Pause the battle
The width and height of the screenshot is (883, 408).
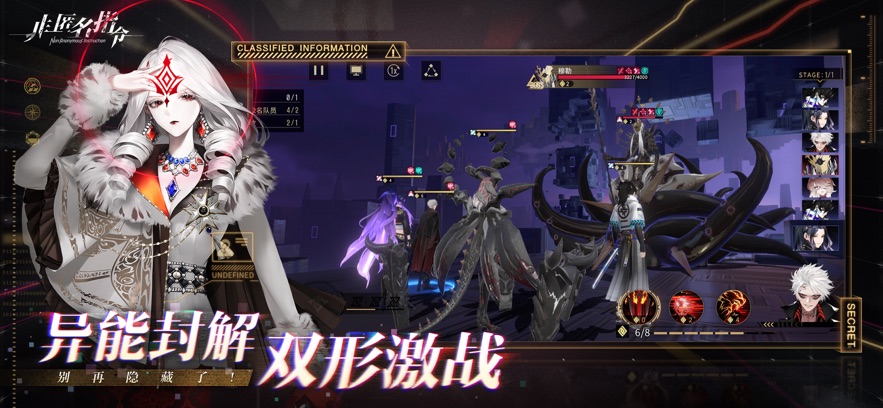click(318, 71)
